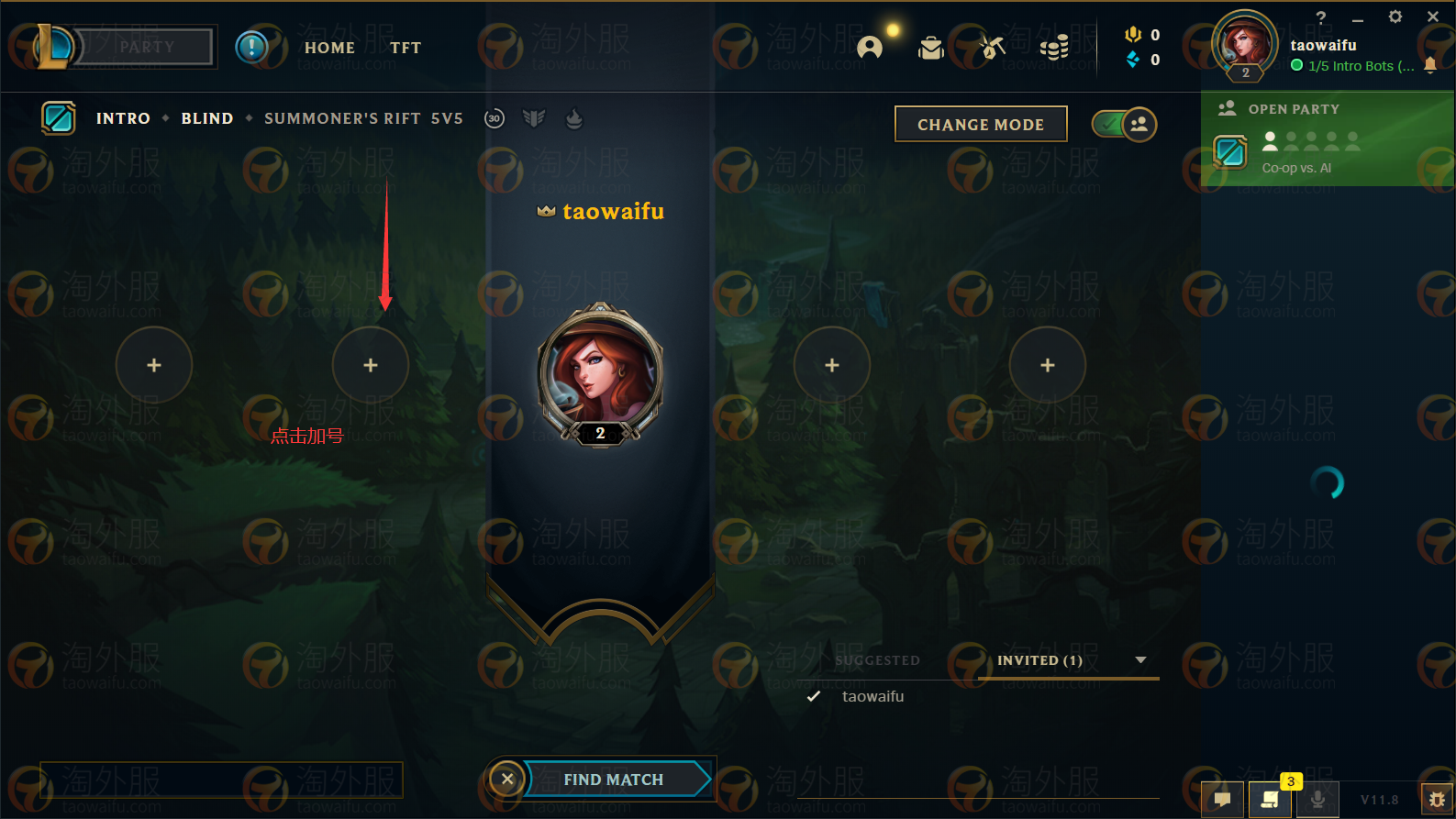
Task: Open the social friends icon
Action: [x=870, y=48]
